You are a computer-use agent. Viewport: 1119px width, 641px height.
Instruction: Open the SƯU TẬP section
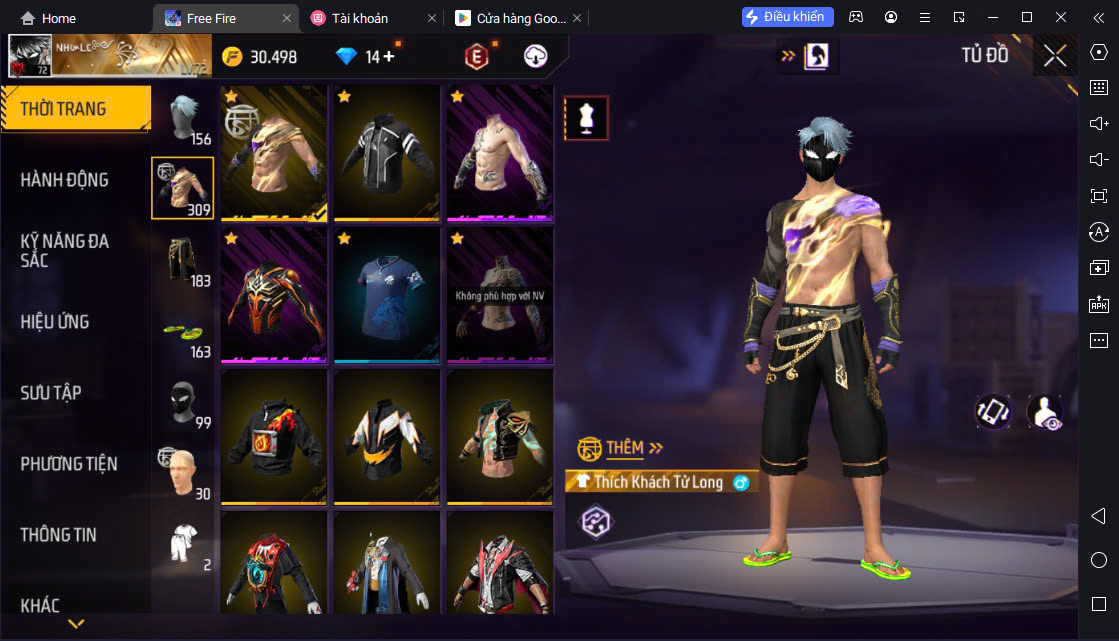point(51,393)
